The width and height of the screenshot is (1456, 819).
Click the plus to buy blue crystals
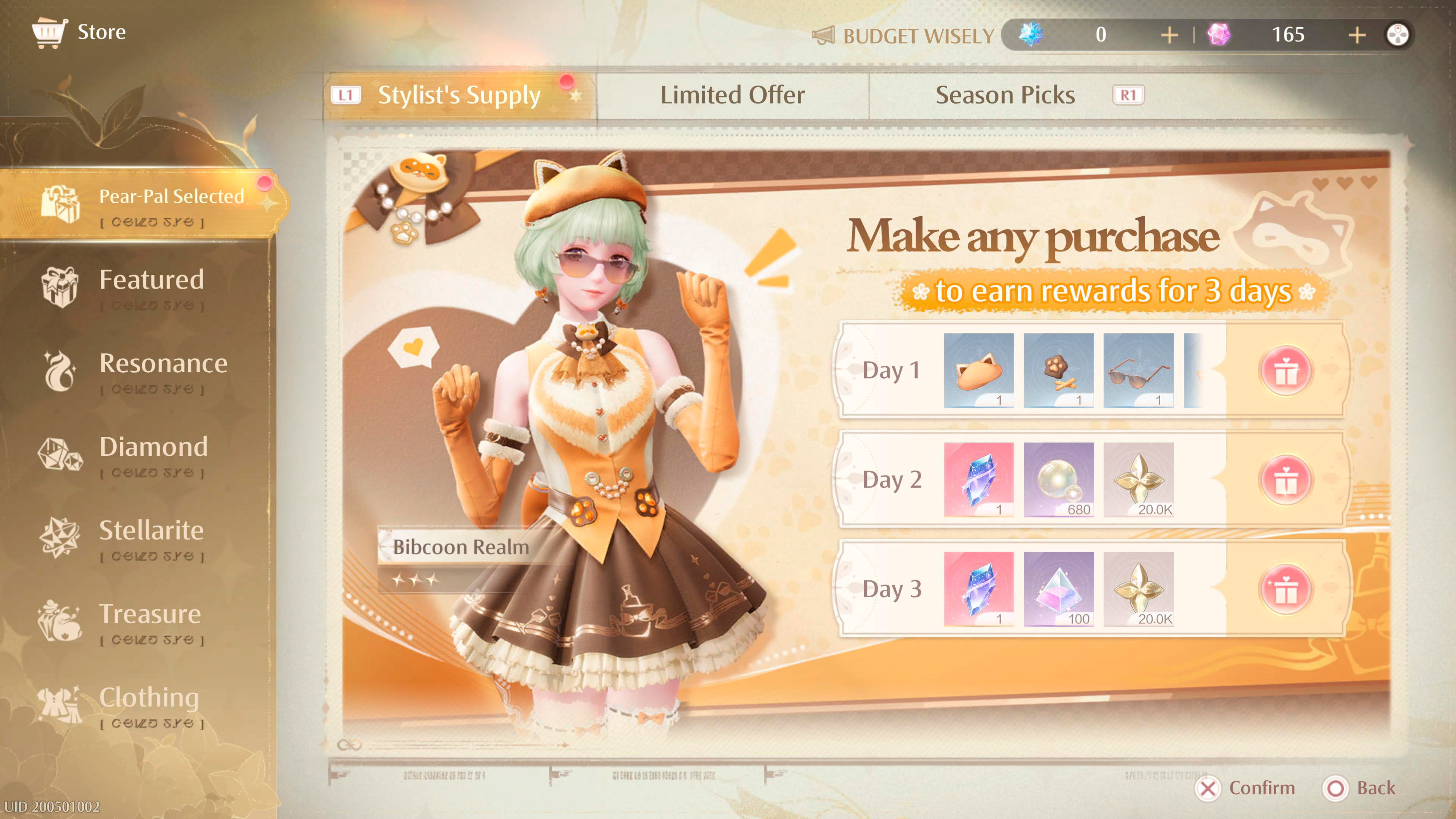tap(1169, 35)
